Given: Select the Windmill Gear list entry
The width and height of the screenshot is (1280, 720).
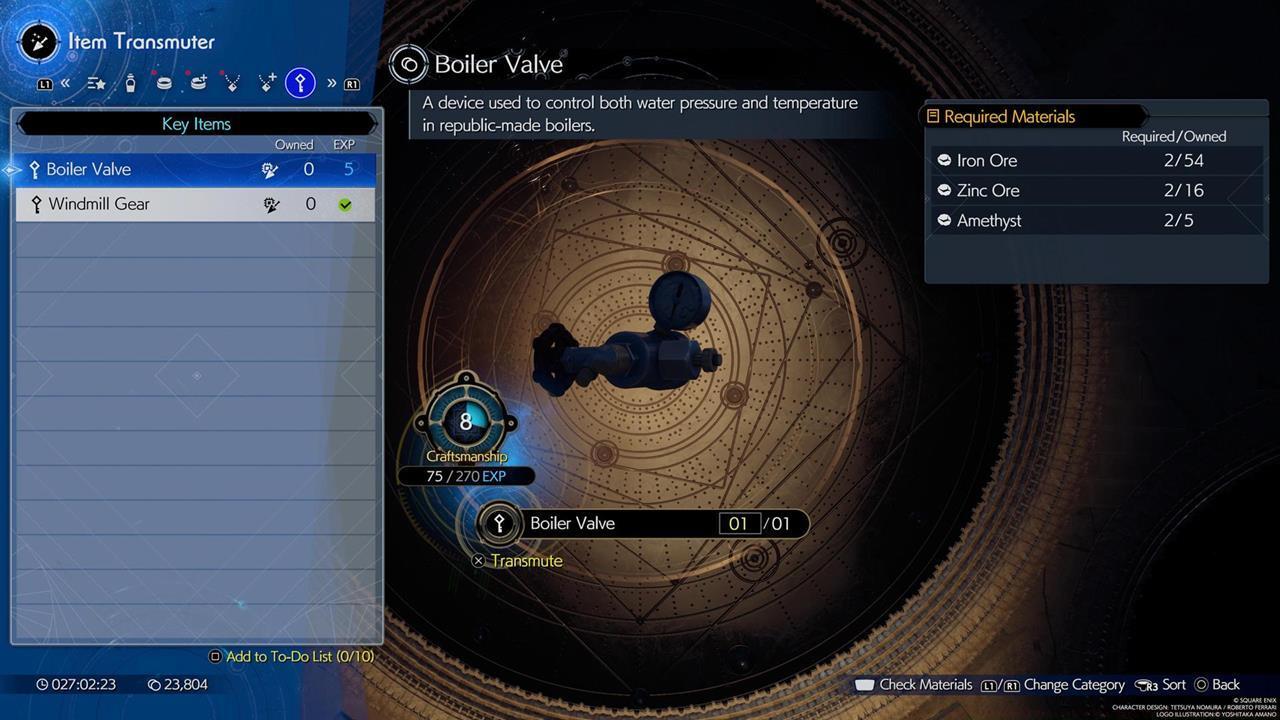Looking at the screenshot, I should pyautogui.click(x=150, y=204).
